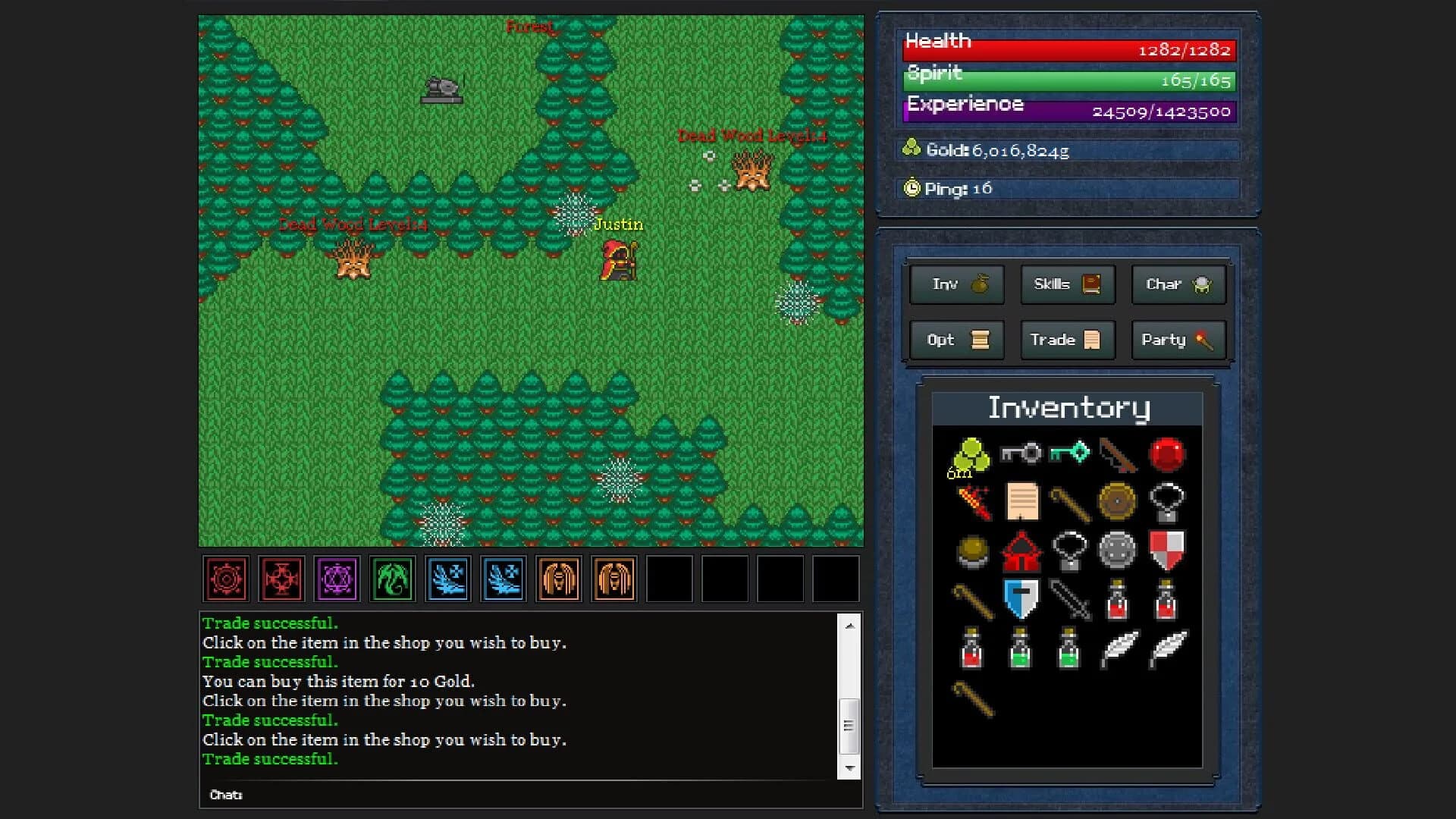Cast the purple rune spell from the hotbar

pos(337,579)
